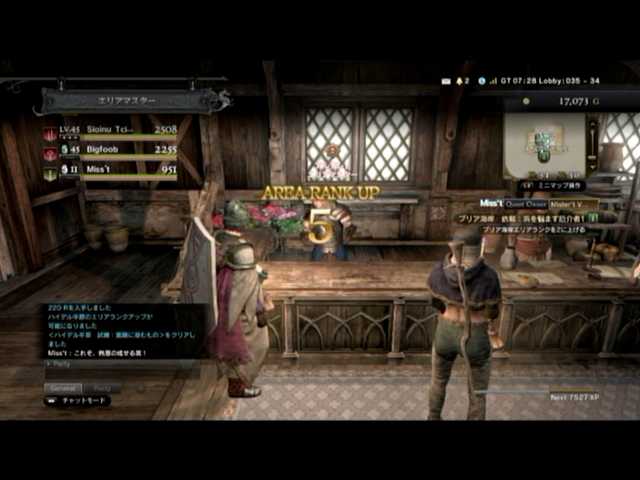
Task: Switch to the Party chat tab
Action: tap(103, 387)
